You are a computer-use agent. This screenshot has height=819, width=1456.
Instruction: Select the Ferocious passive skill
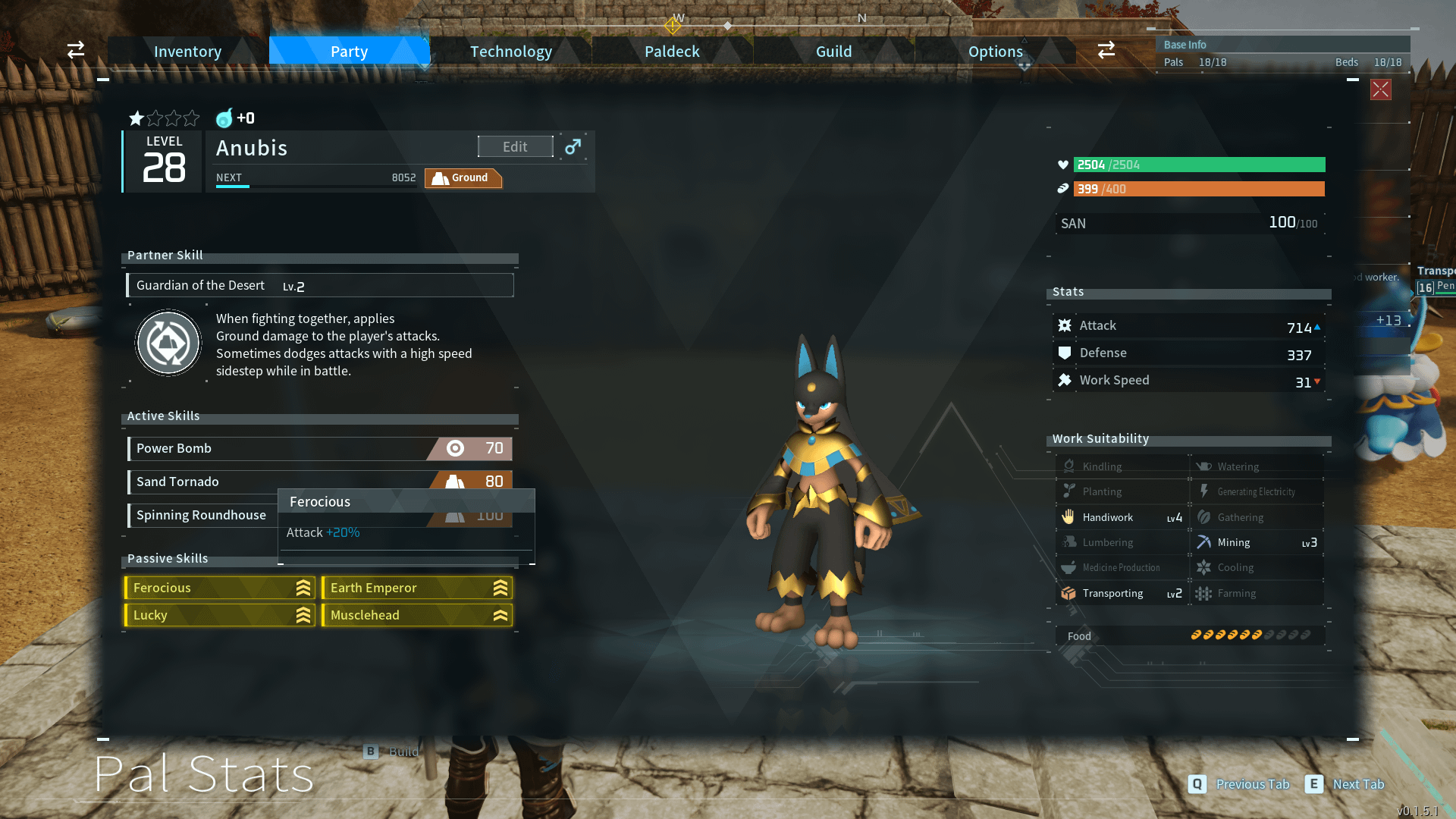tap(220, 588)
